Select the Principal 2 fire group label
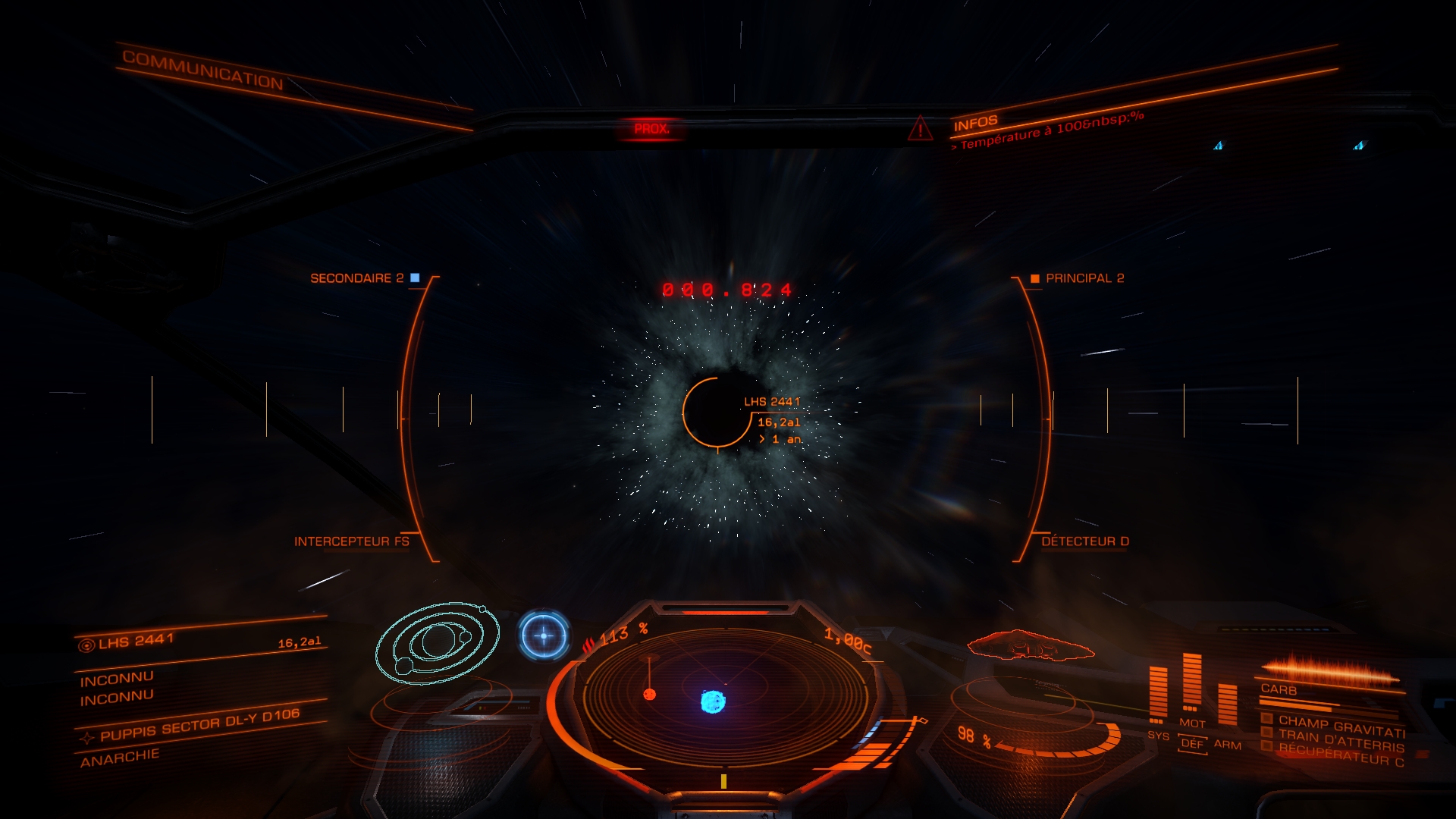This screenshot has height=819, width=1456. [x=1084, y=278]
